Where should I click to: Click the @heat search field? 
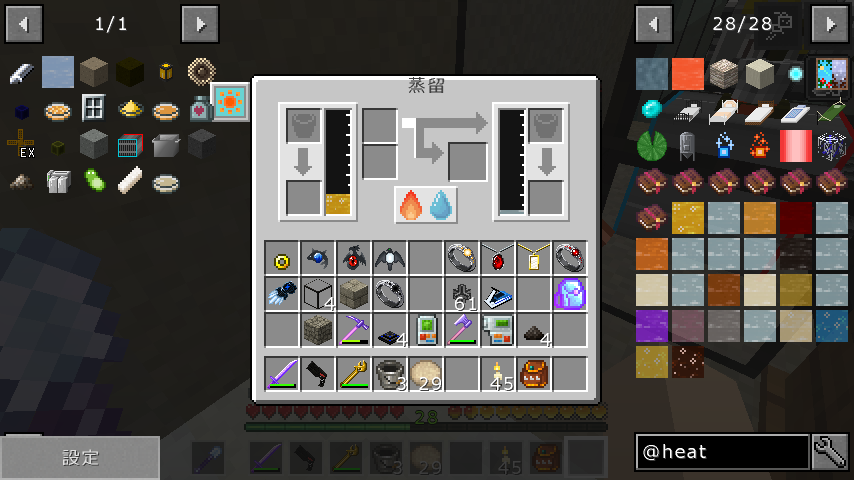point(722,452)
